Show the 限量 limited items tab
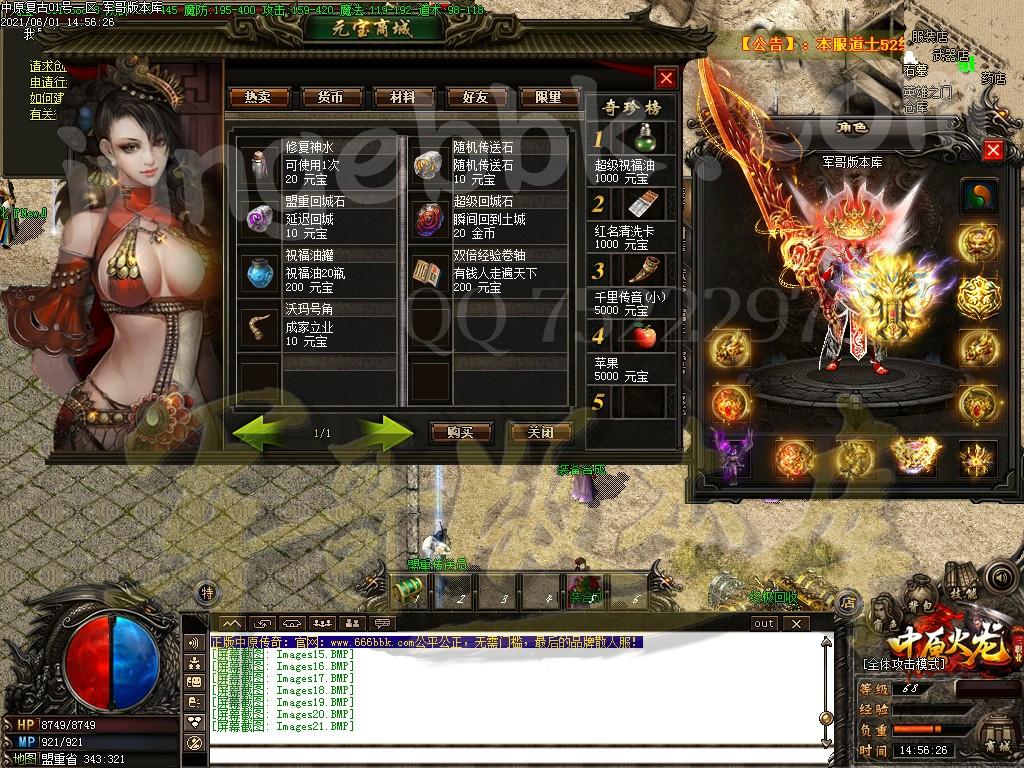1024x768 pixels. [548, 97]
